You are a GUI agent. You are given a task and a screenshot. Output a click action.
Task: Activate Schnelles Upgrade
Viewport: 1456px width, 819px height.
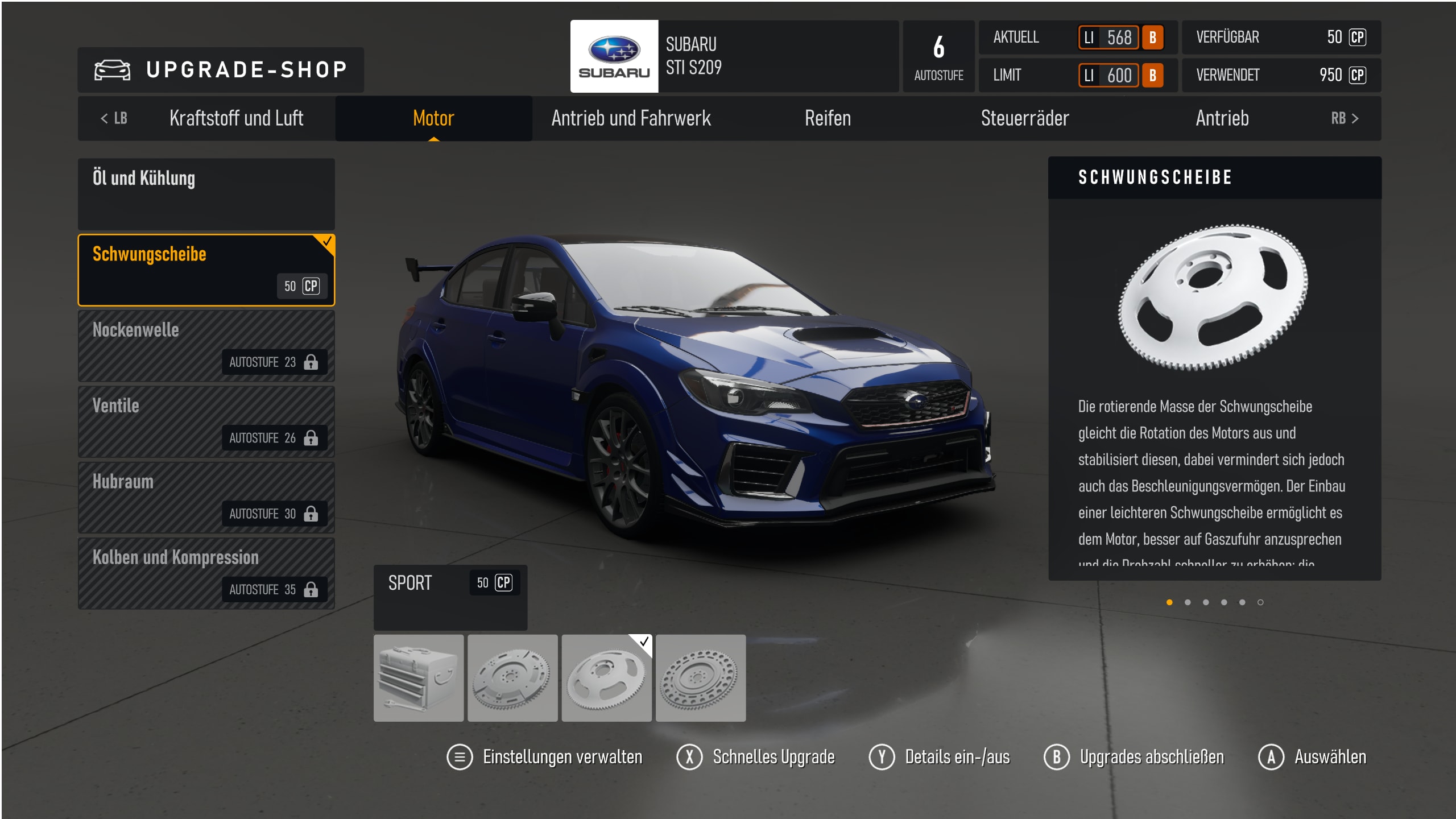[756, 757]
